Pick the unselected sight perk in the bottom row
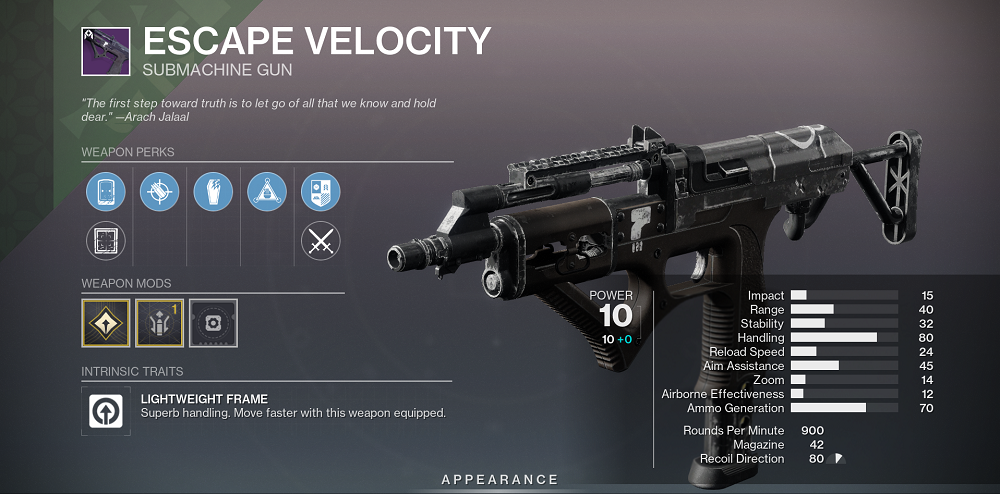The height and width of the screenshot is (494, 1000). (x=105, y=241)
